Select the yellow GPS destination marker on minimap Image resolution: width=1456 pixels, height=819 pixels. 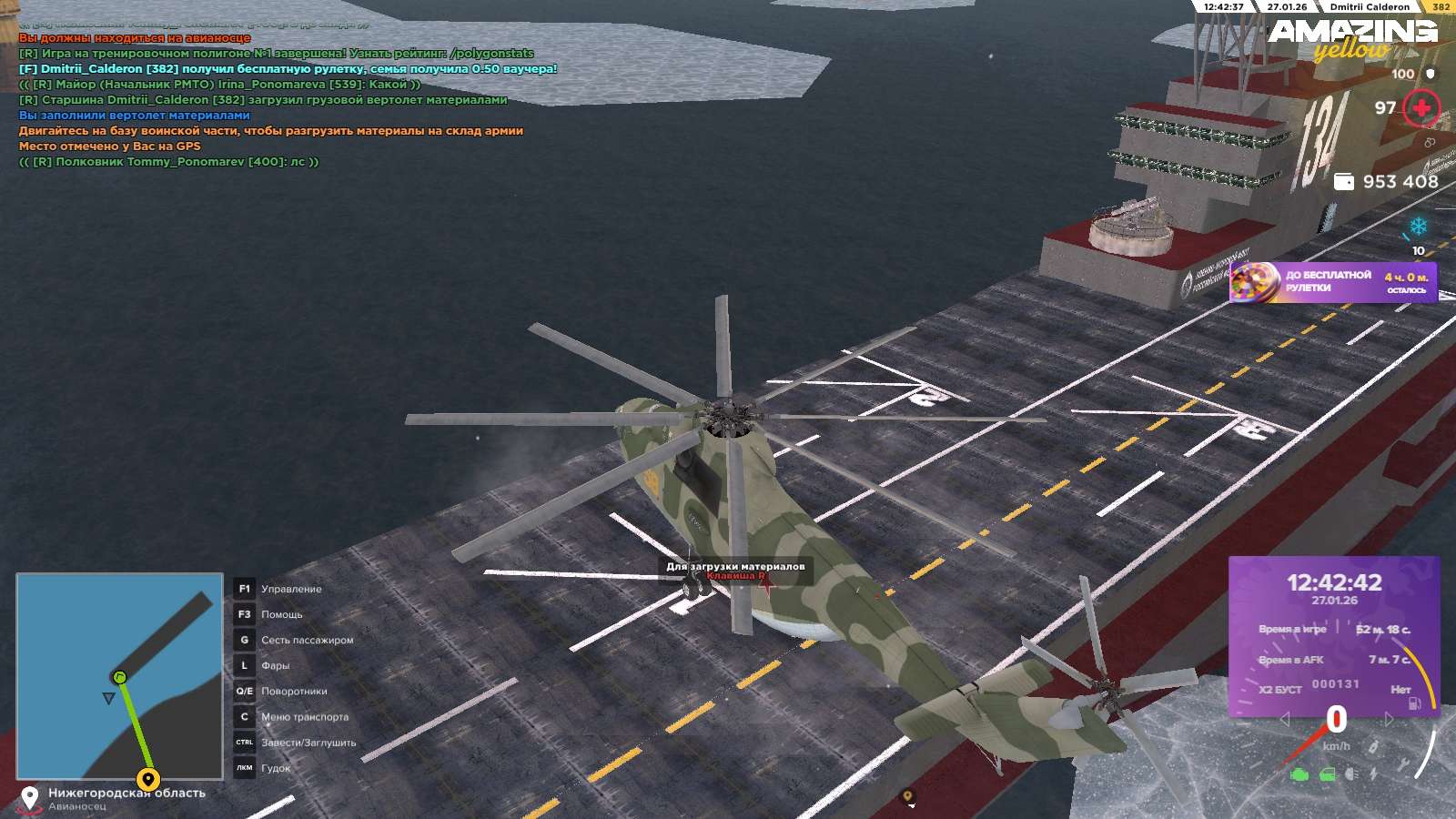148,779
